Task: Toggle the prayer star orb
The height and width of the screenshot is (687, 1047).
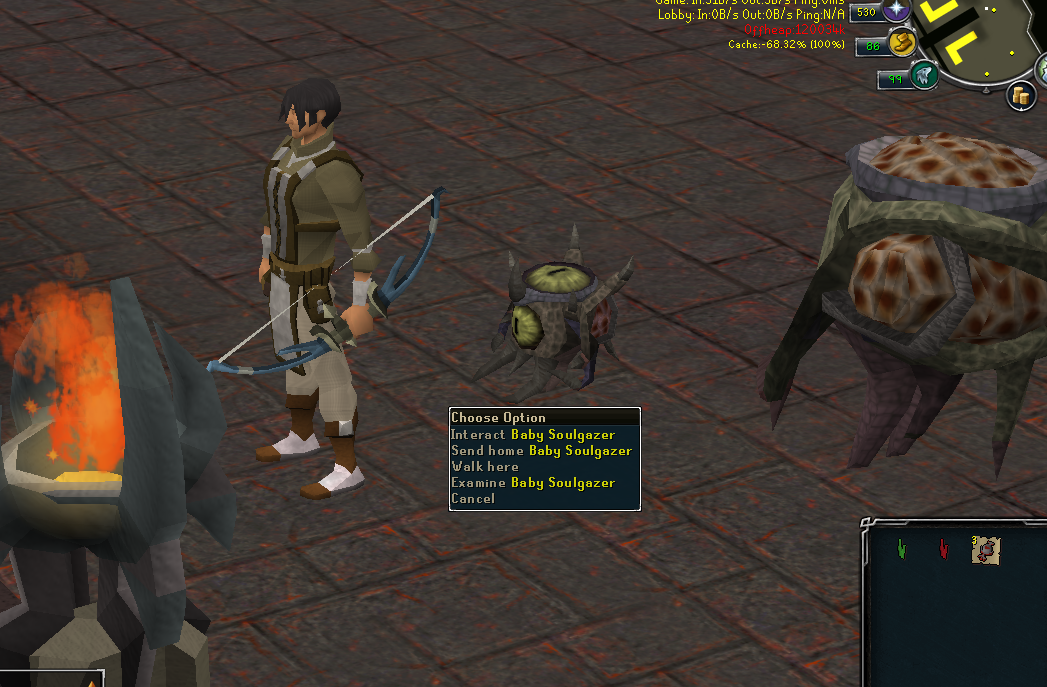Action: tap(895, 12)
